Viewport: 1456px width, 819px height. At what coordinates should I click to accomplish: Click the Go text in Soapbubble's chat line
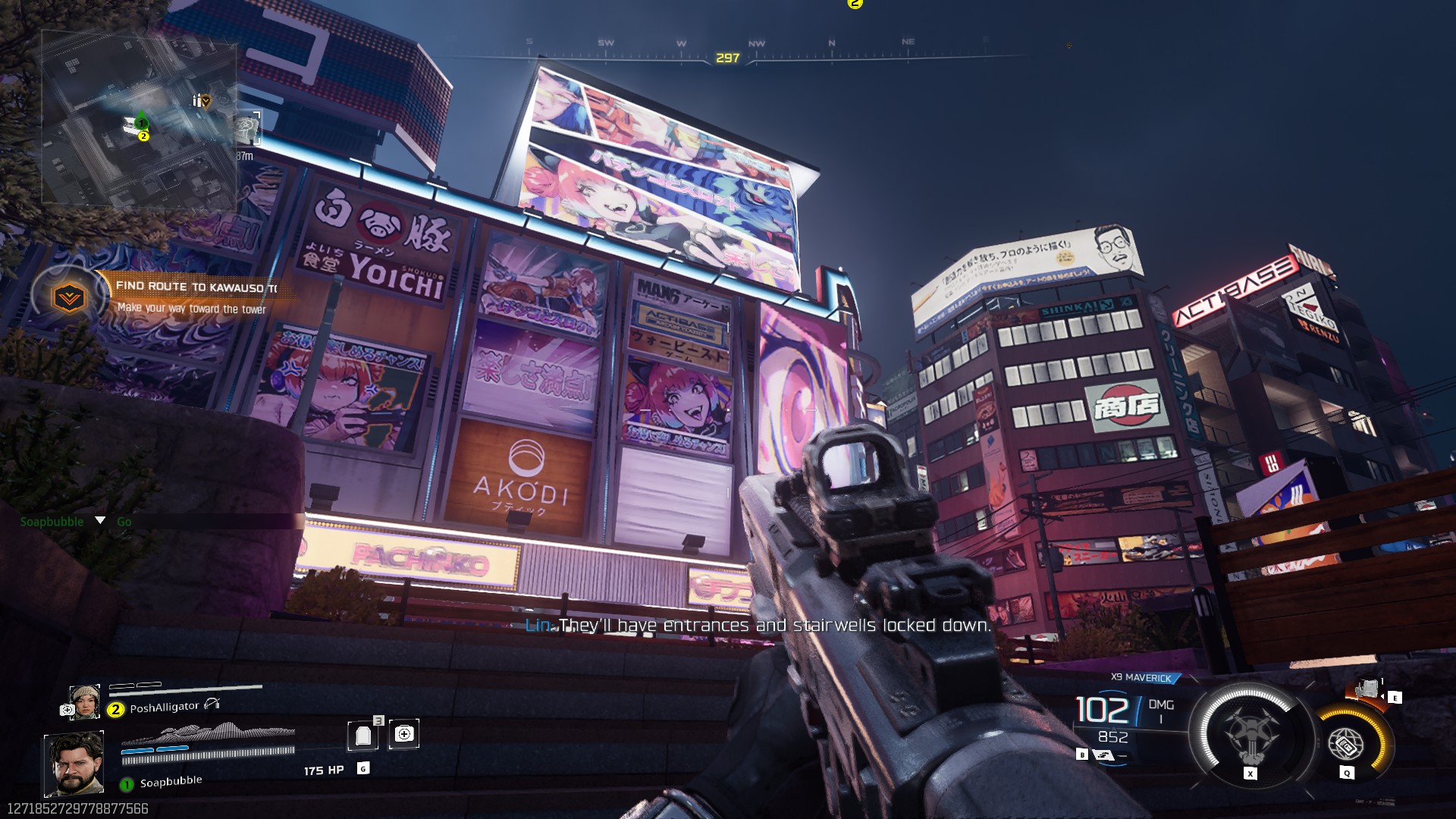tap(126, 522)
